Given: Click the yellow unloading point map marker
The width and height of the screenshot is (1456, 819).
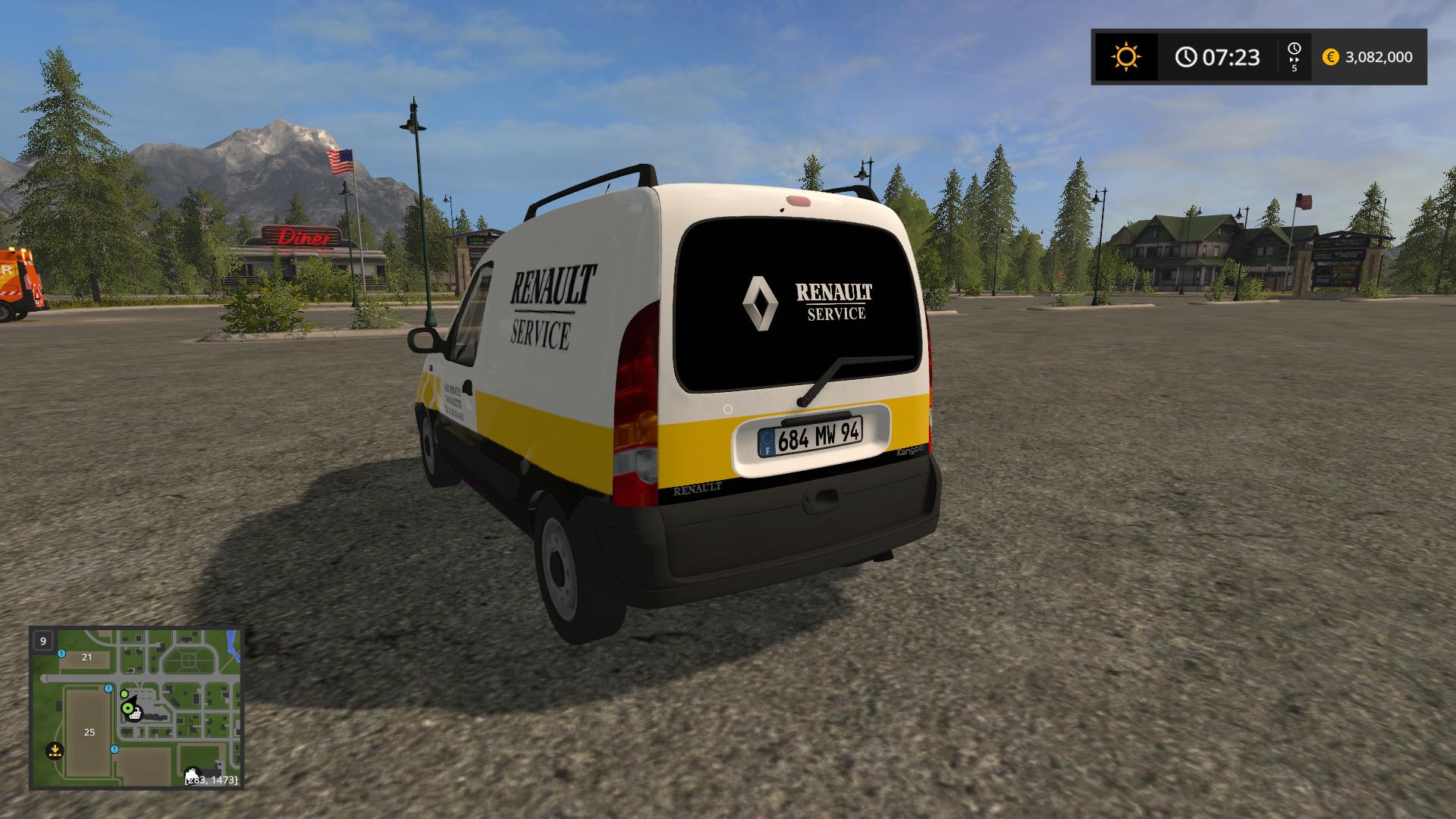Looking at the screenshot, I should pyautogui.click(x=54, y=751).
